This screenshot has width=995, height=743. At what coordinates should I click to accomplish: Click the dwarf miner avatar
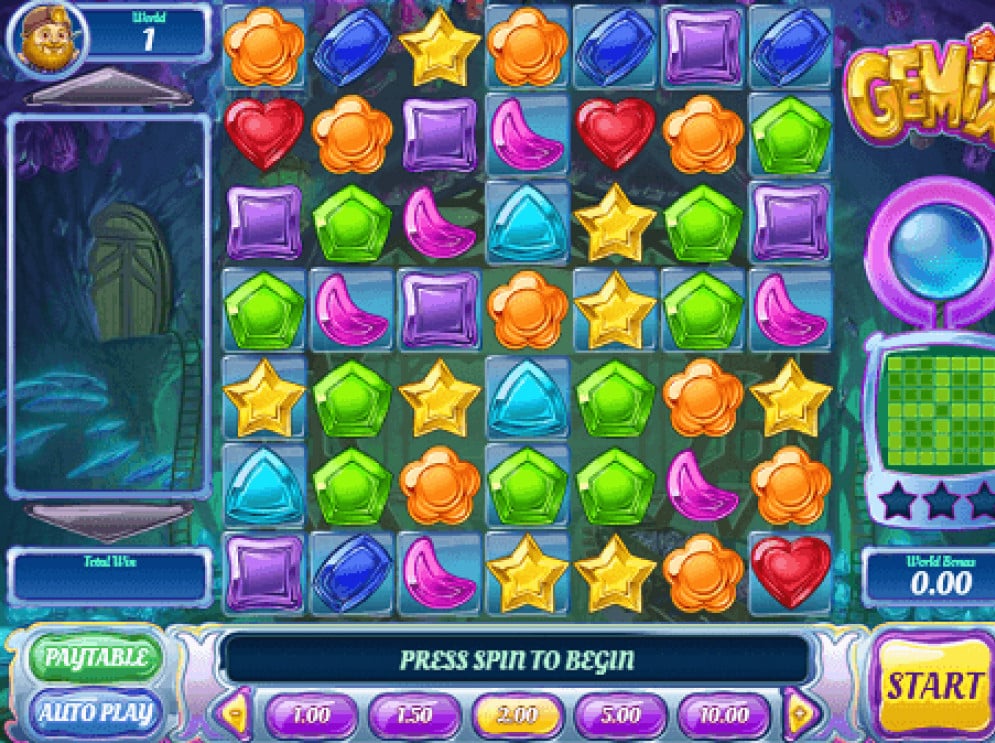click(47, 37)
